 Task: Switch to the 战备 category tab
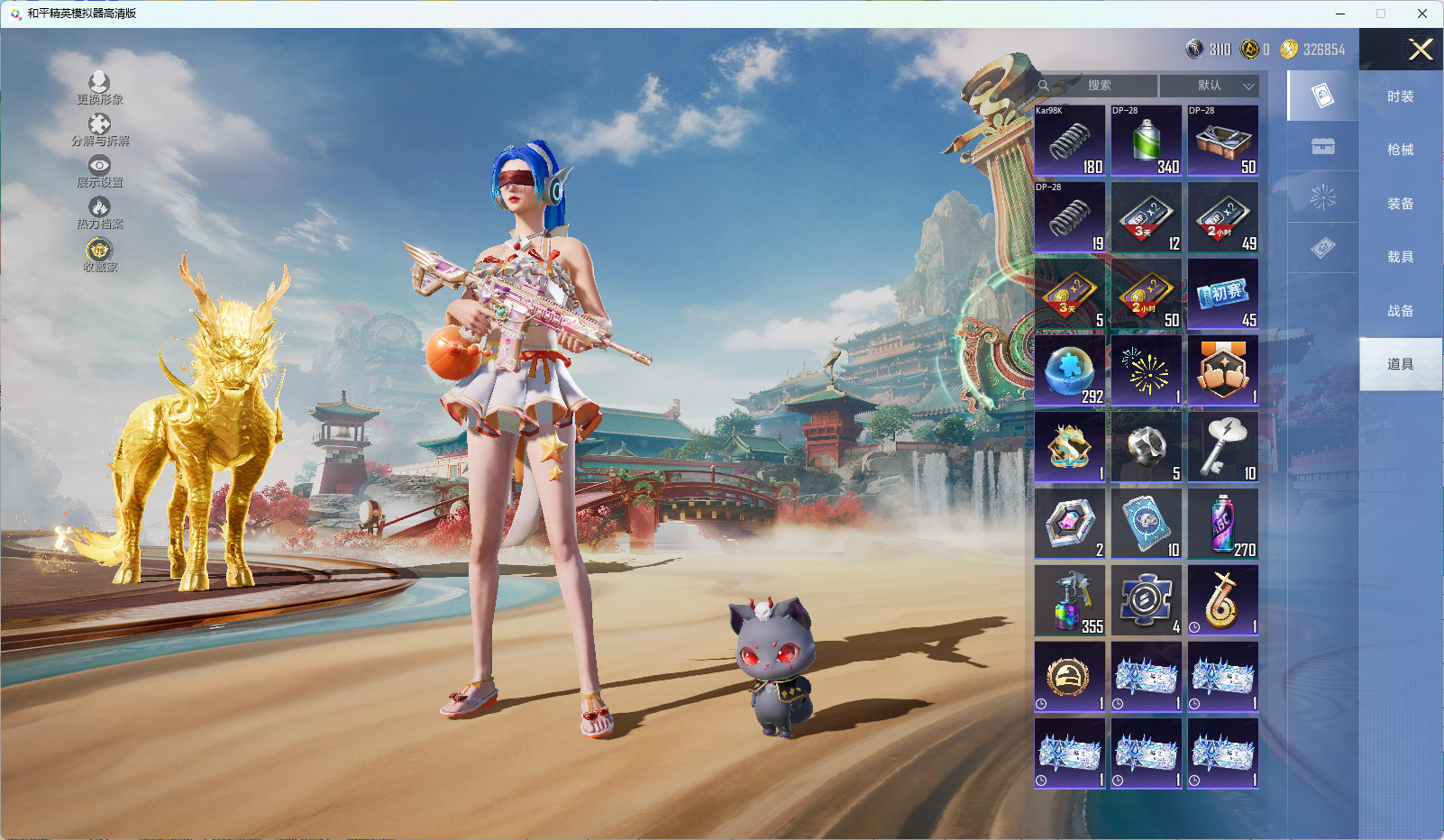(x=1400, y=311)
